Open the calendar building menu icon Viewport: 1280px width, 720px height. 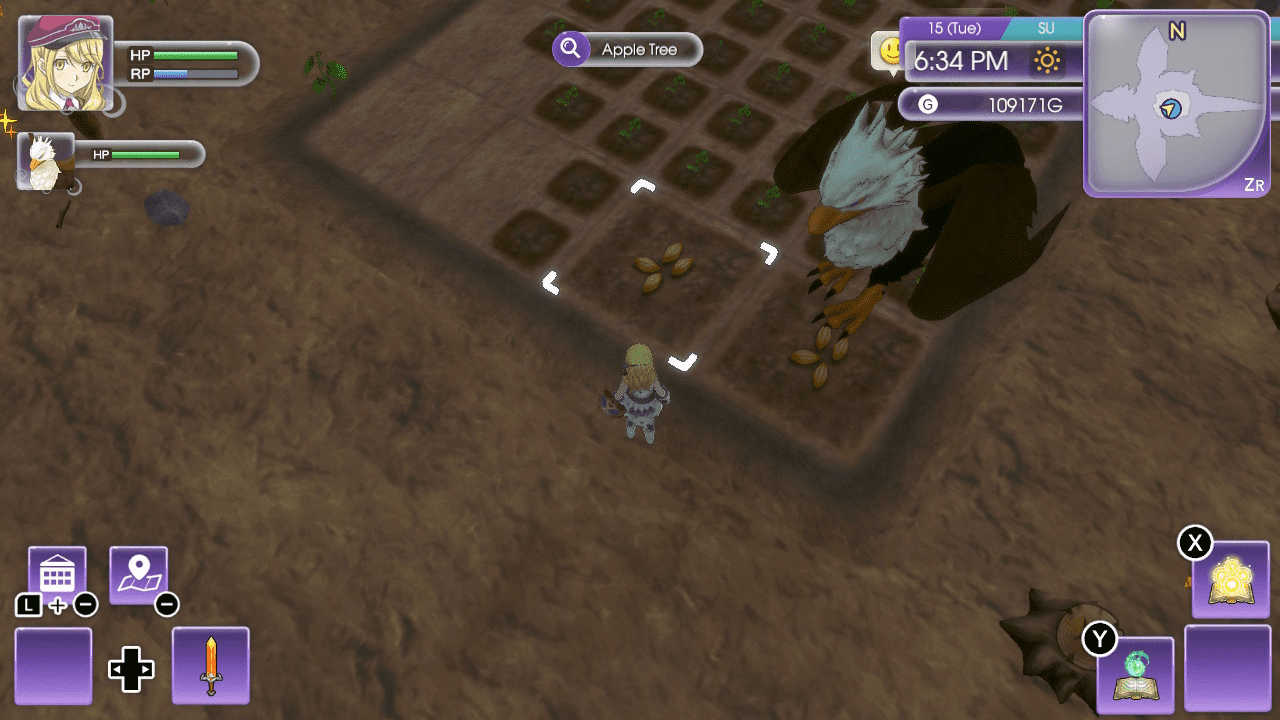pyautogui.click(x=56, y=570)
